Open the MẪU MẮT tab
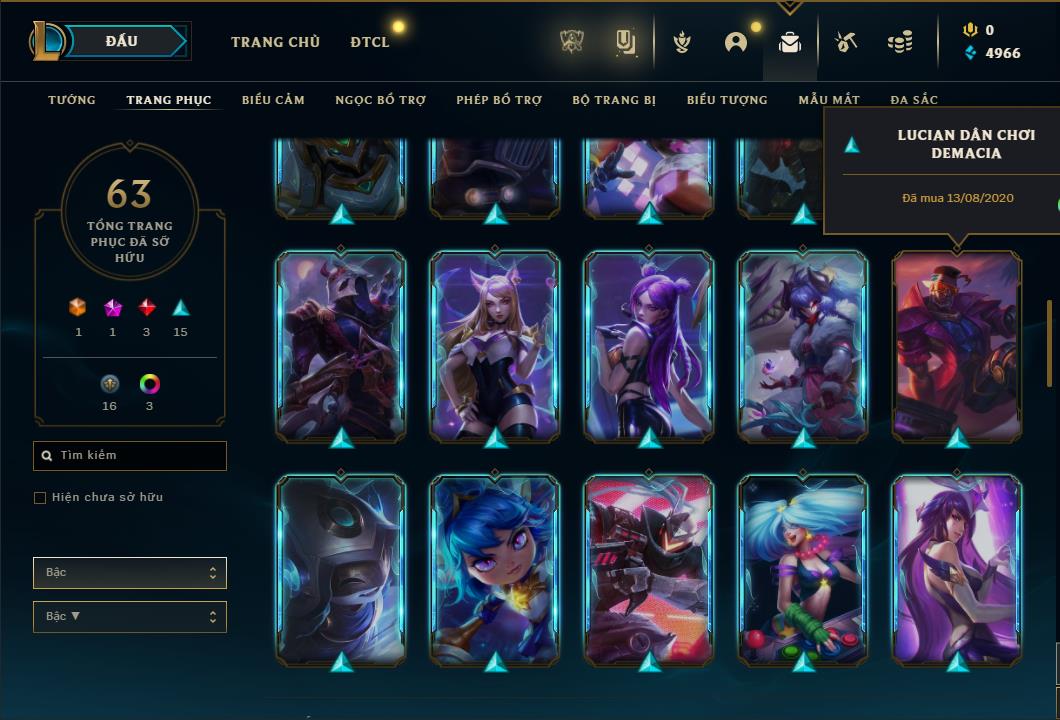The width and height of the screenshot is (1060, 720). tap(829, 100)
